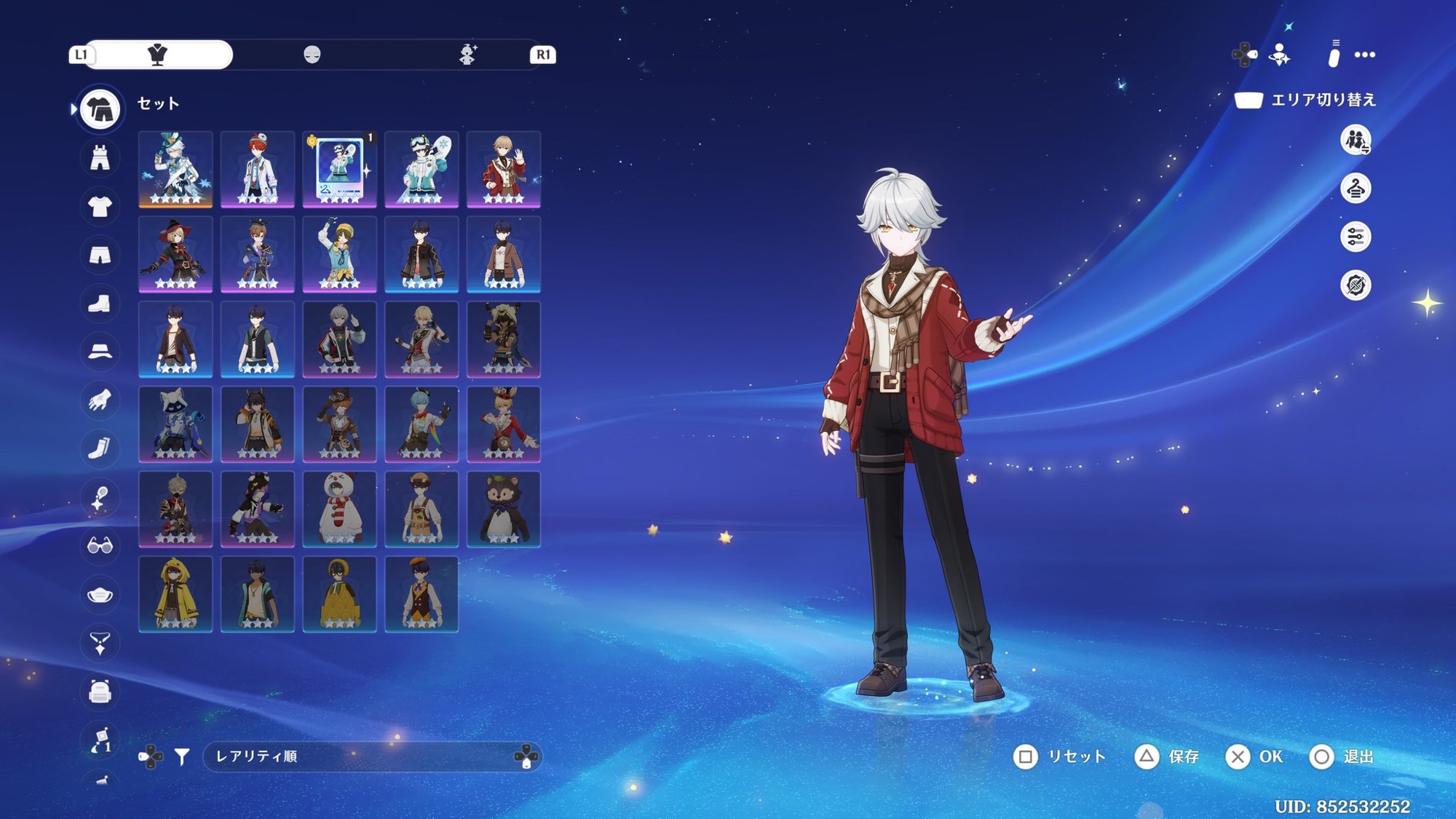Open the backpack accessory category

point(100,692)
